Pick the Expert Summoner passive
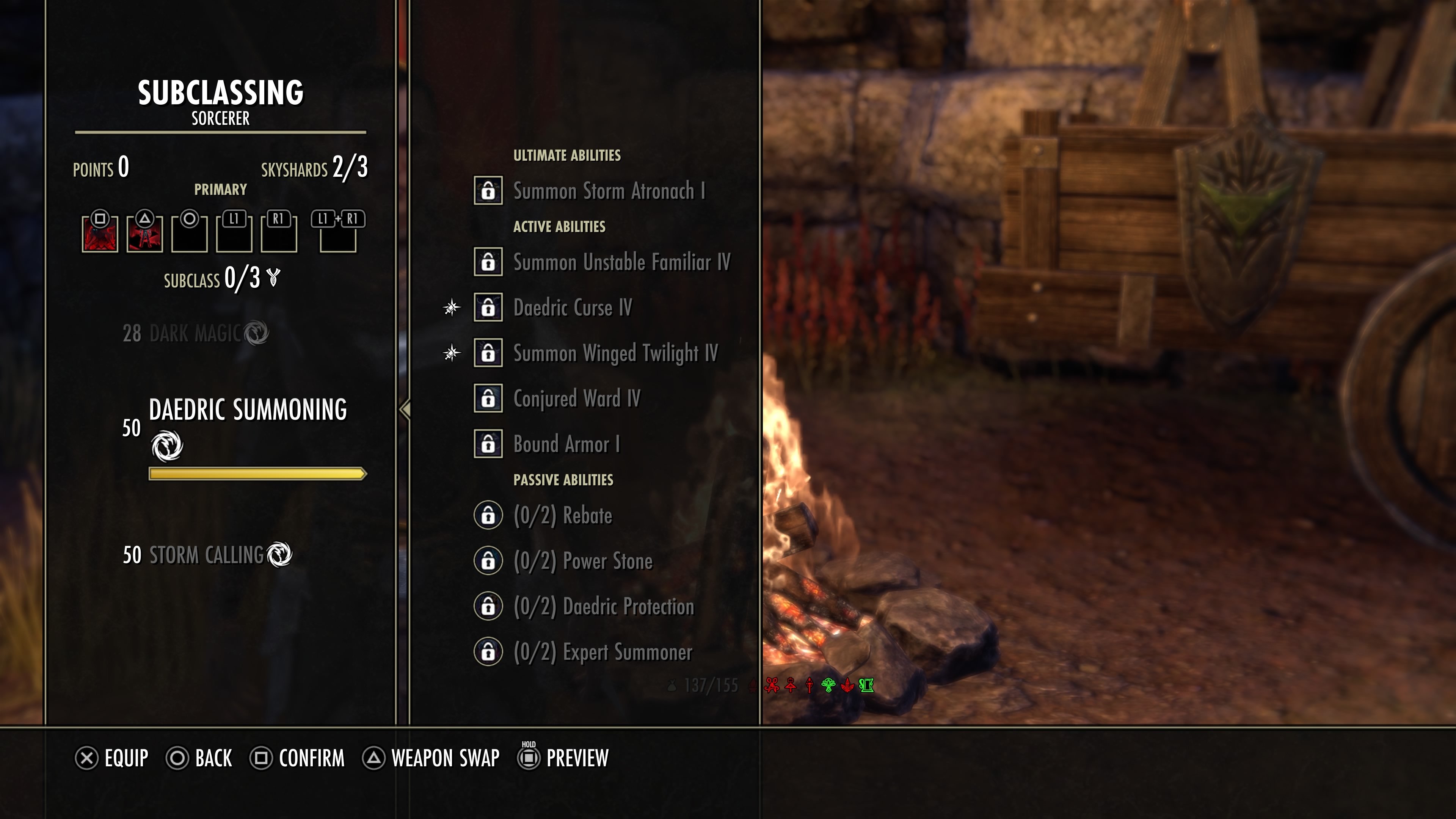Image resolution: width=1456 pixels, height=819 pixels. pyautogui.click(x=602, y=652)
